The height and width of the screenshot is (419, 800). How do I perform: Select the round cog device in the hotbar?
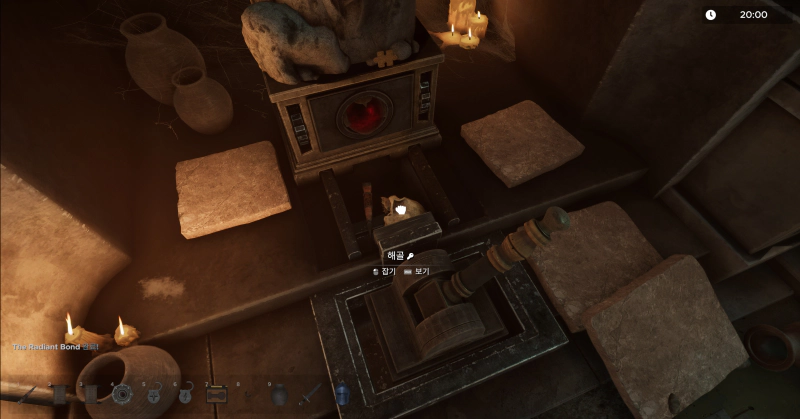(x=122, y=395)
